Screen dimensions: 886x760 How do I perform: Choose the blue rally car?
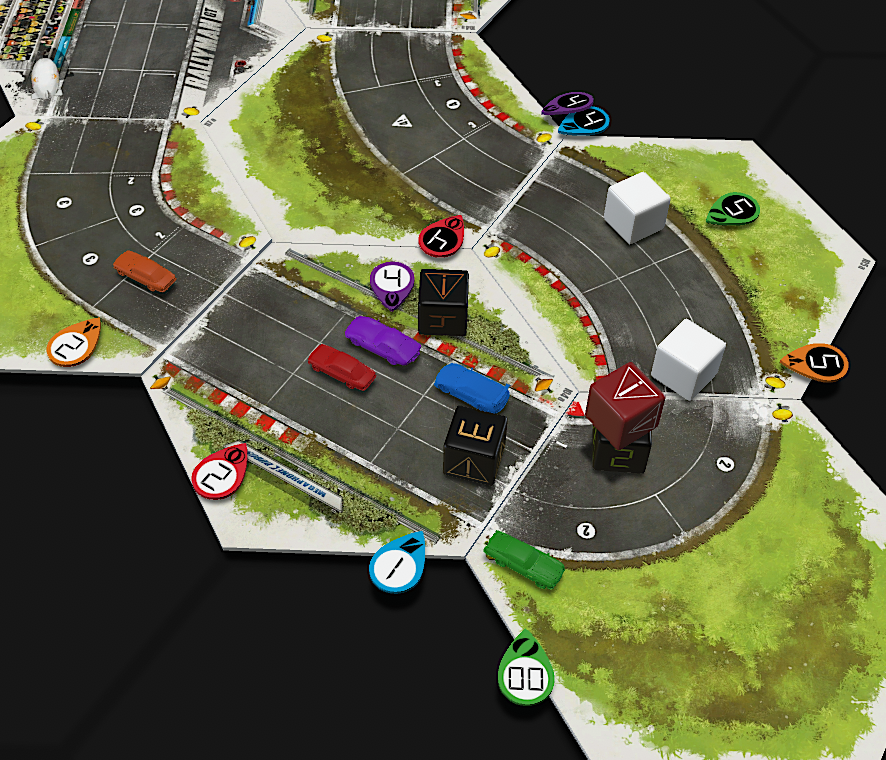click(x=472, y=386)
